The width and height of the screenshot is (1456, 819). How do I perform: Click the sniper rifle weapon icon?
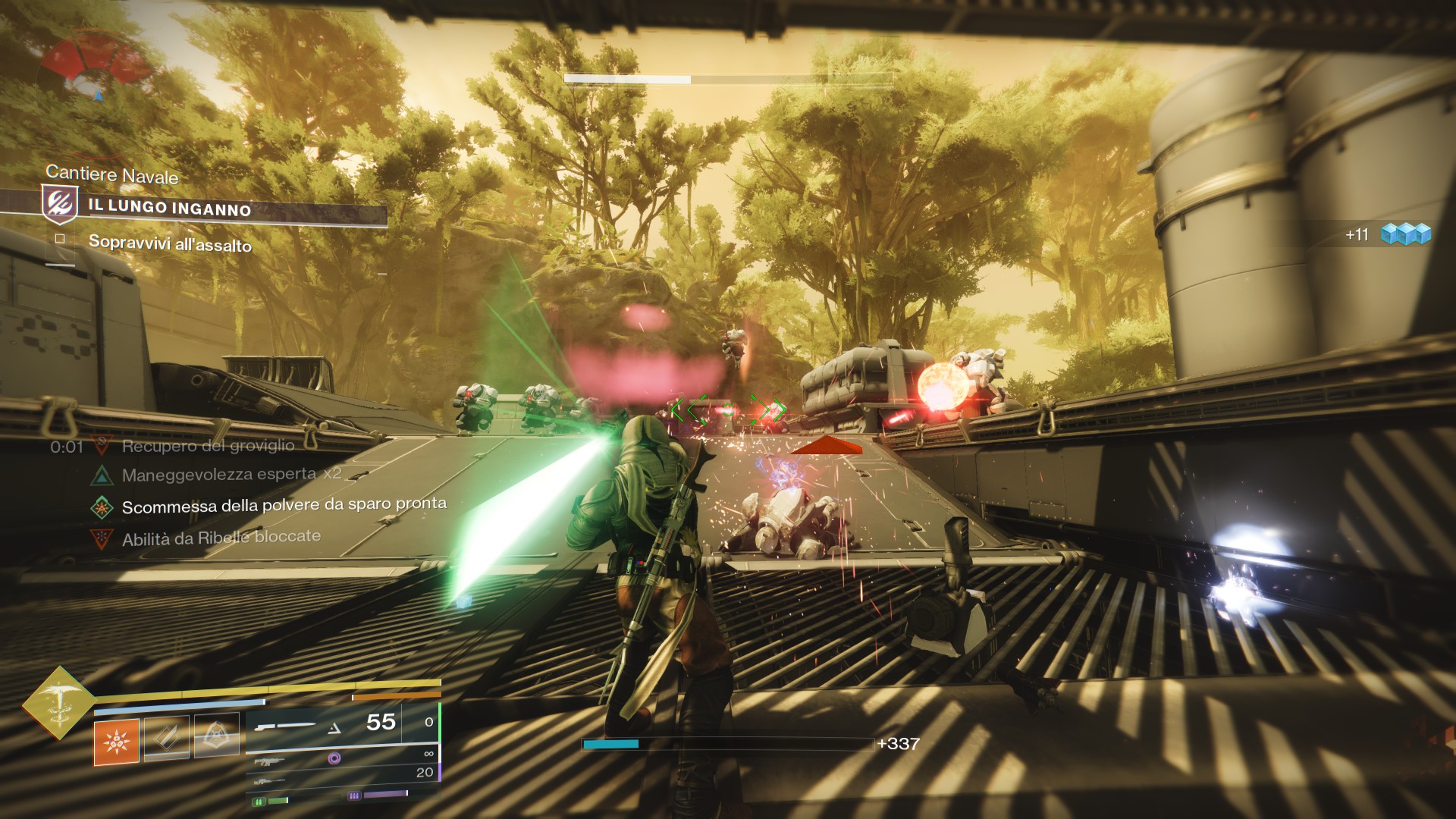coord(268,782)
